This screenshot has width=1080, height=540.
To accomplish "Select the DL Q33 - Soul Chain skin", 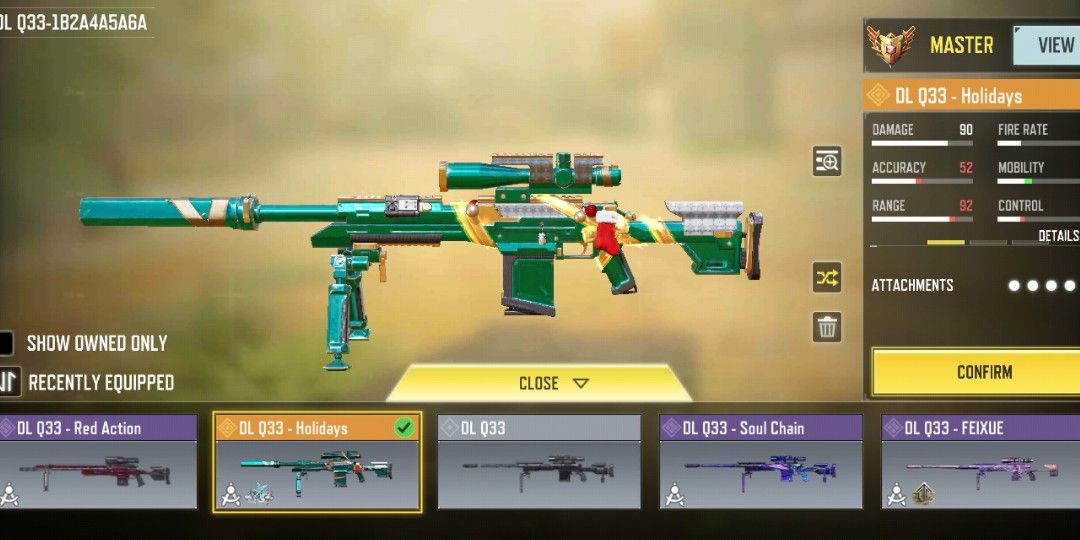I will 761,461.
